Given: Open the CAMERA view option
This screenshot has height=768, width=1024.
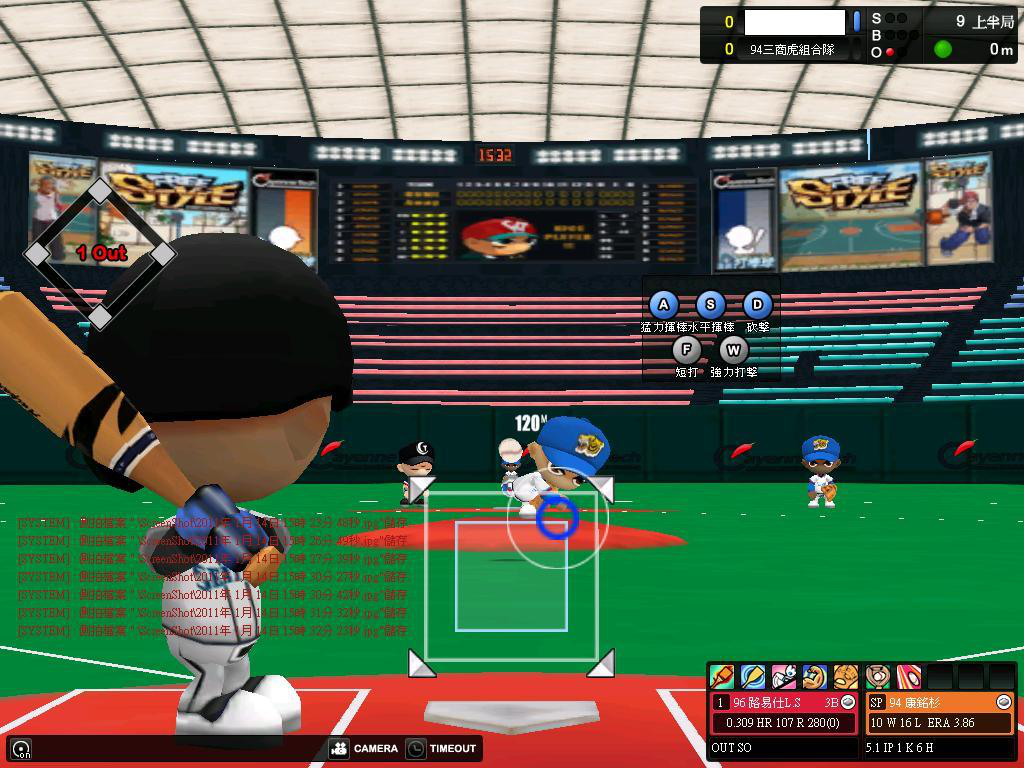Looking at the screenshot, I should pos(364,748).
